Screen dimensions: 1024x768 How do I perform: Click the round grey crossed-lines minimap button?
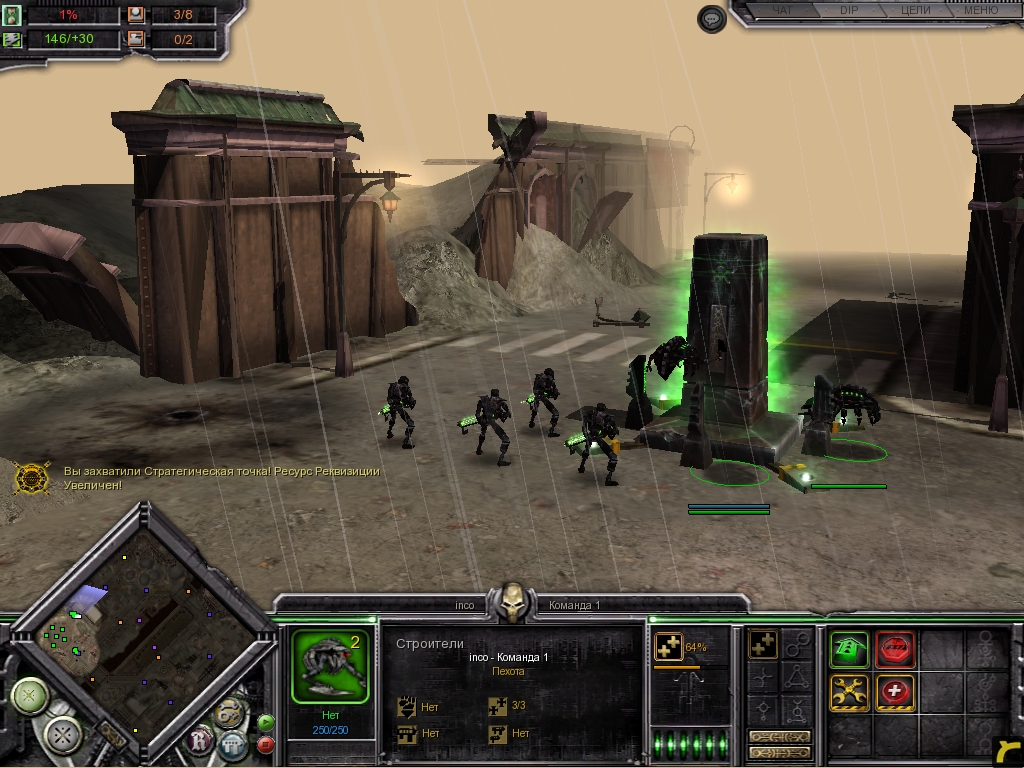tap(65, 737)
